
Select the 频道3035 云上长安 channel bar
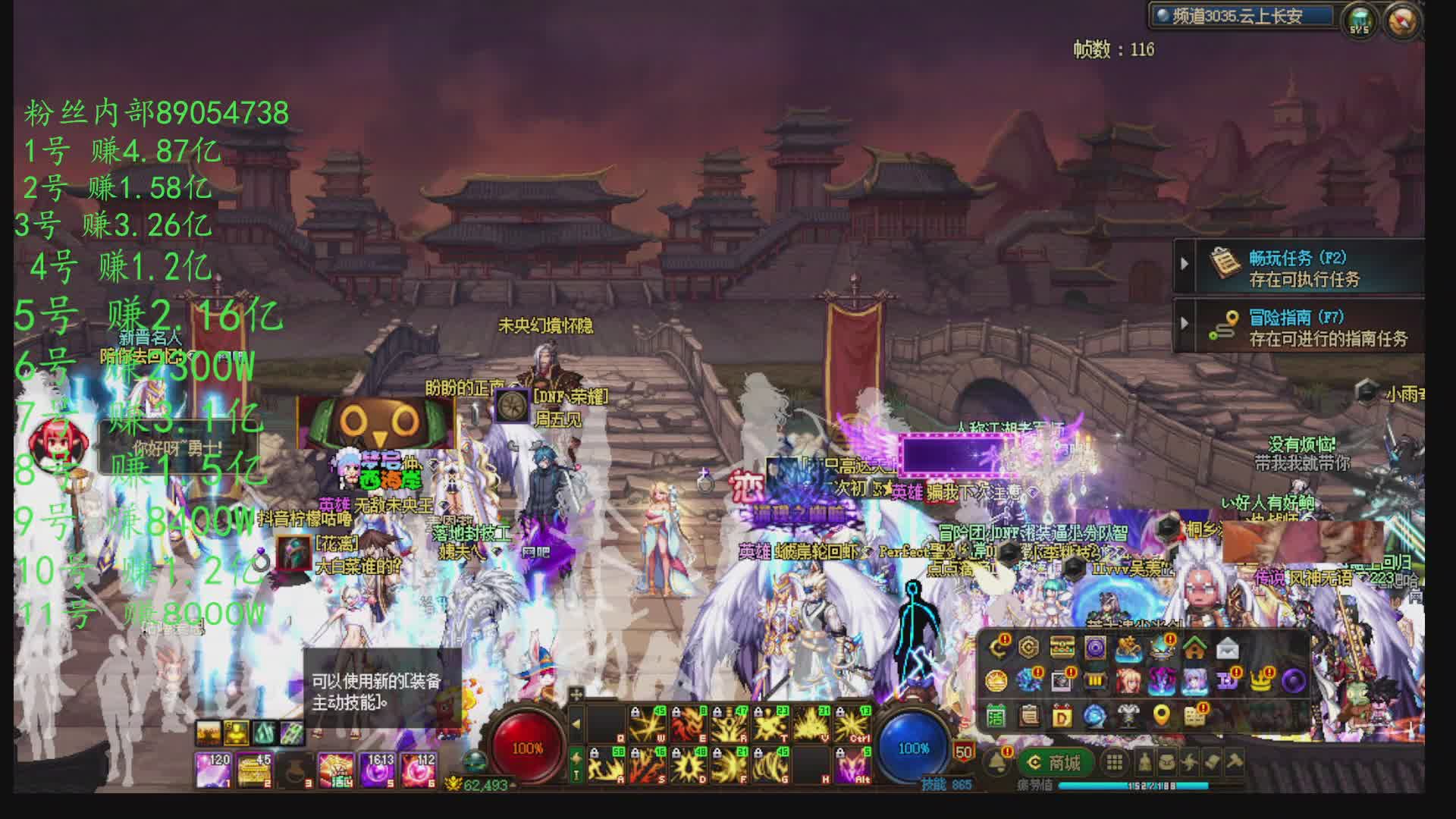click(x=1242, y=16)
